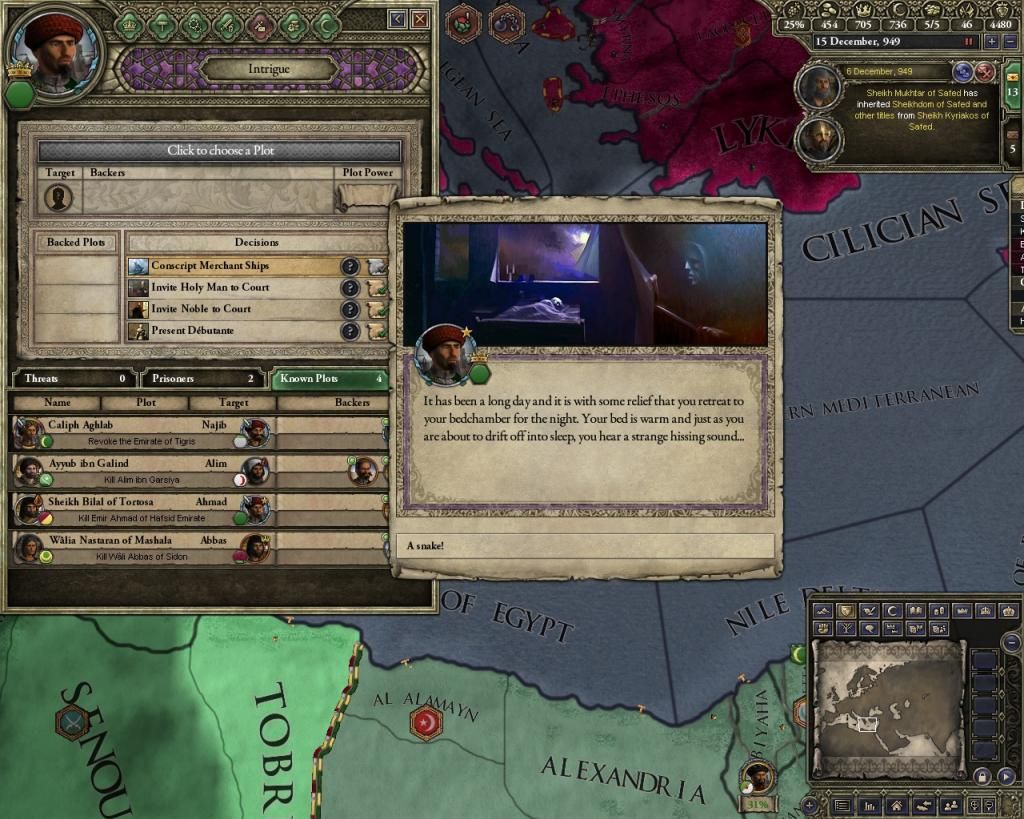Select the Present Débutante decision
Image resolution: width=1024 pixels, height=819 pixels.
[235, 331]
